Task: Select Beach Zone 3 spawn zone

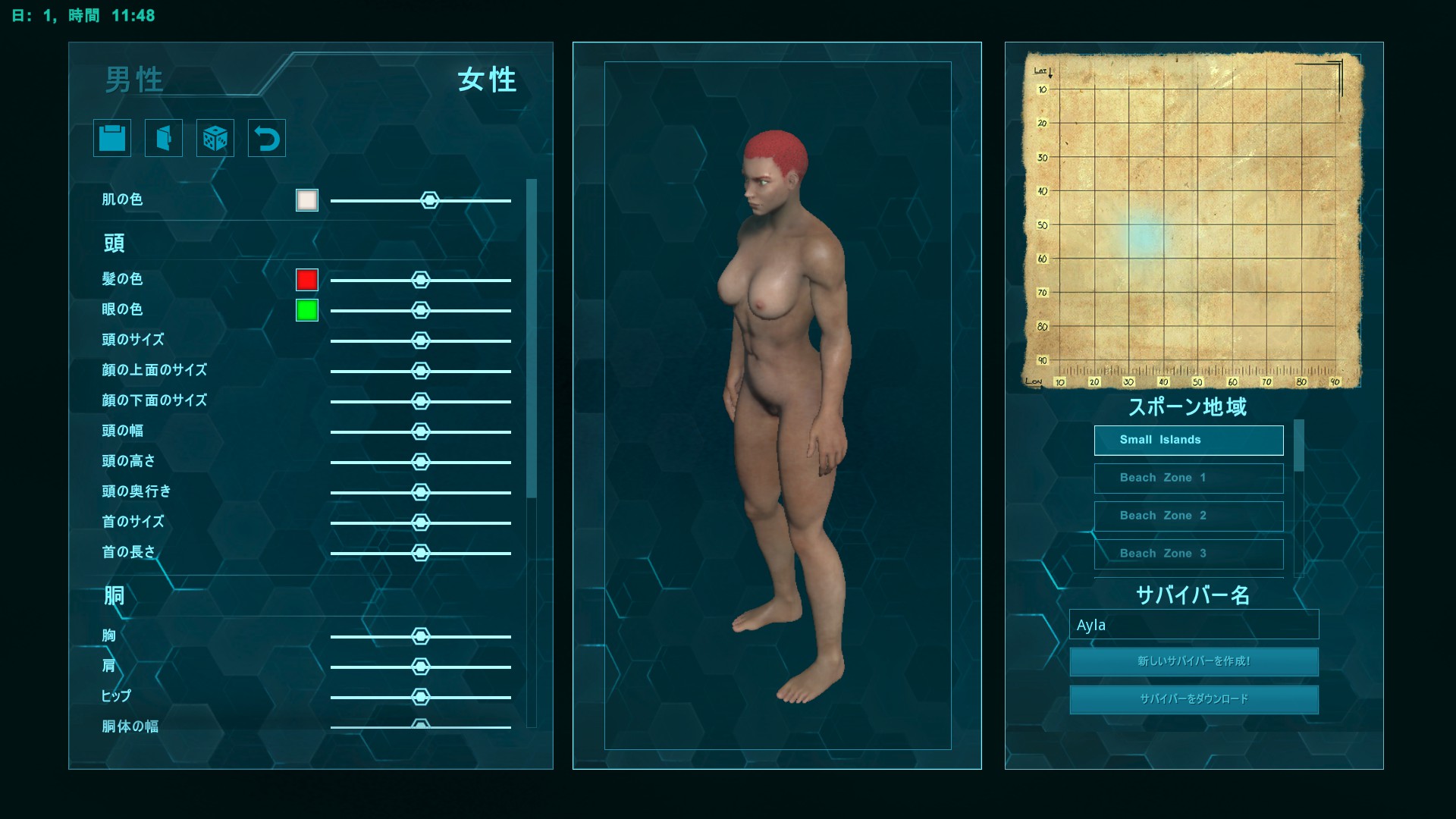Action: click(x=1188, y=554)
